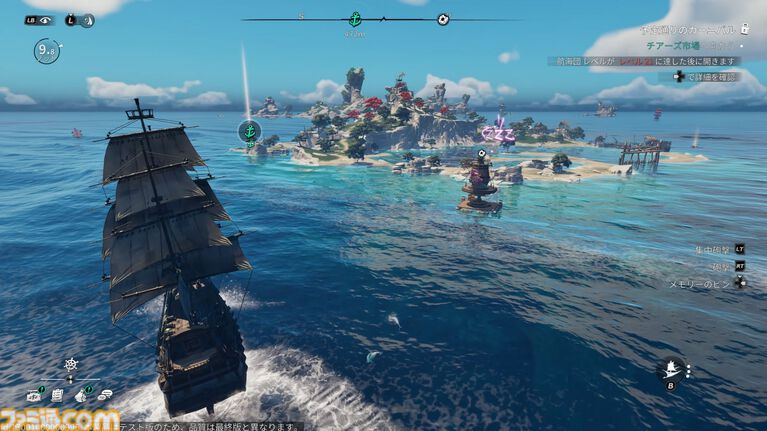This screenshot has width=767, height=431.
Task: Click the ship's wheel icon
Action: [x=70, y=364]
